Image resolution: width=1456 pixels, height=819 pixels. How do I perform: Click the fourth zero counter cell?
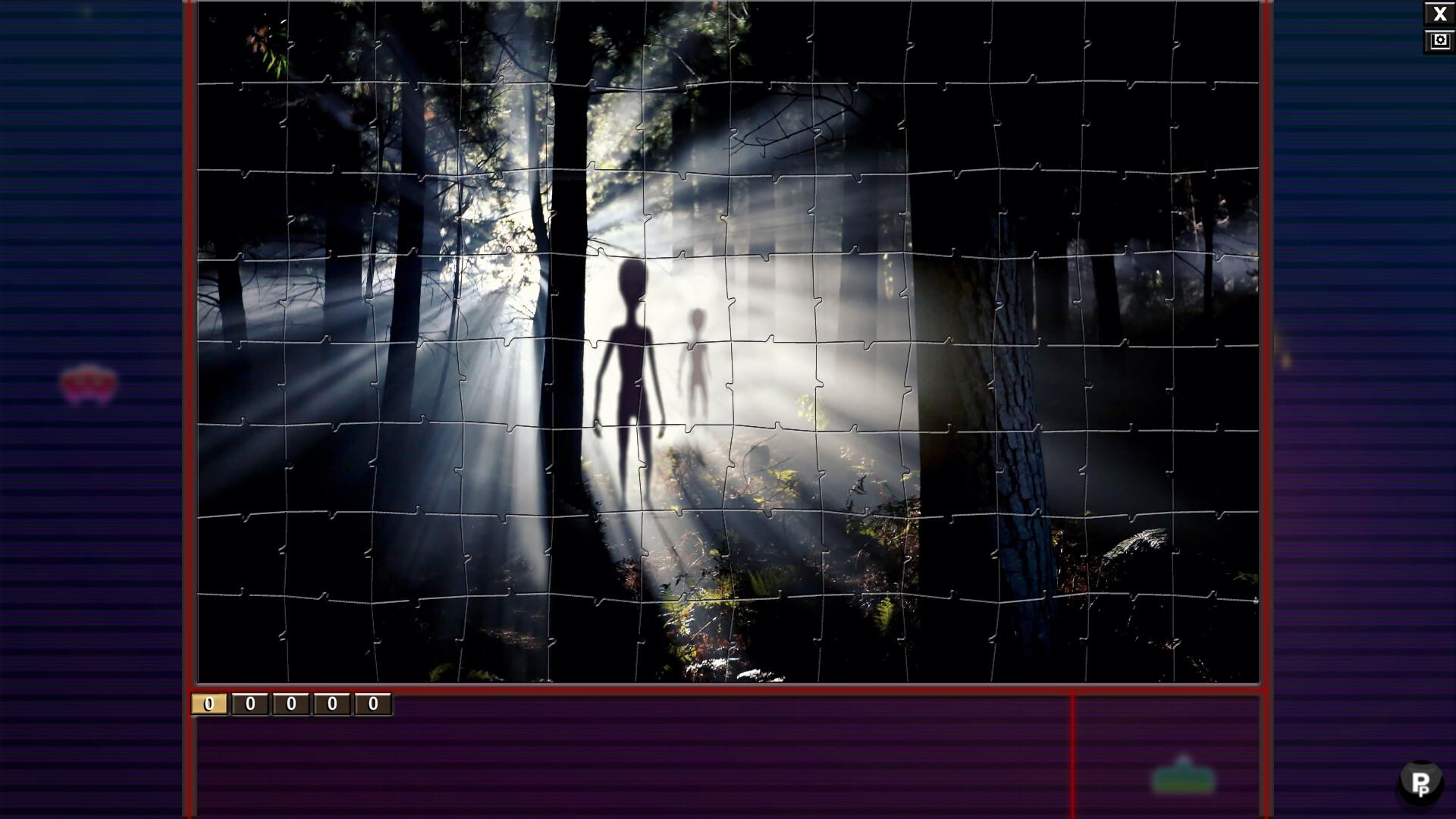point(331,703)
